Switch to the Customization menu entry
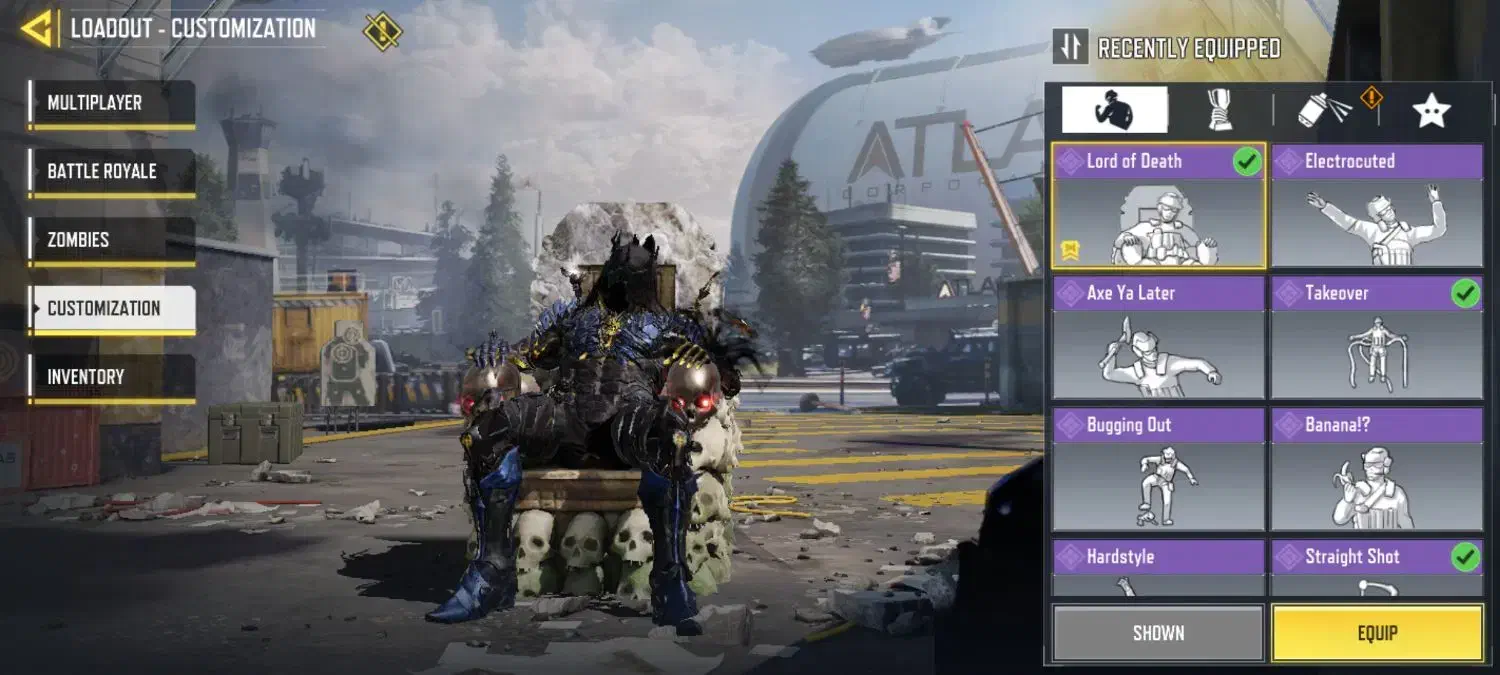 coord(111,309)
